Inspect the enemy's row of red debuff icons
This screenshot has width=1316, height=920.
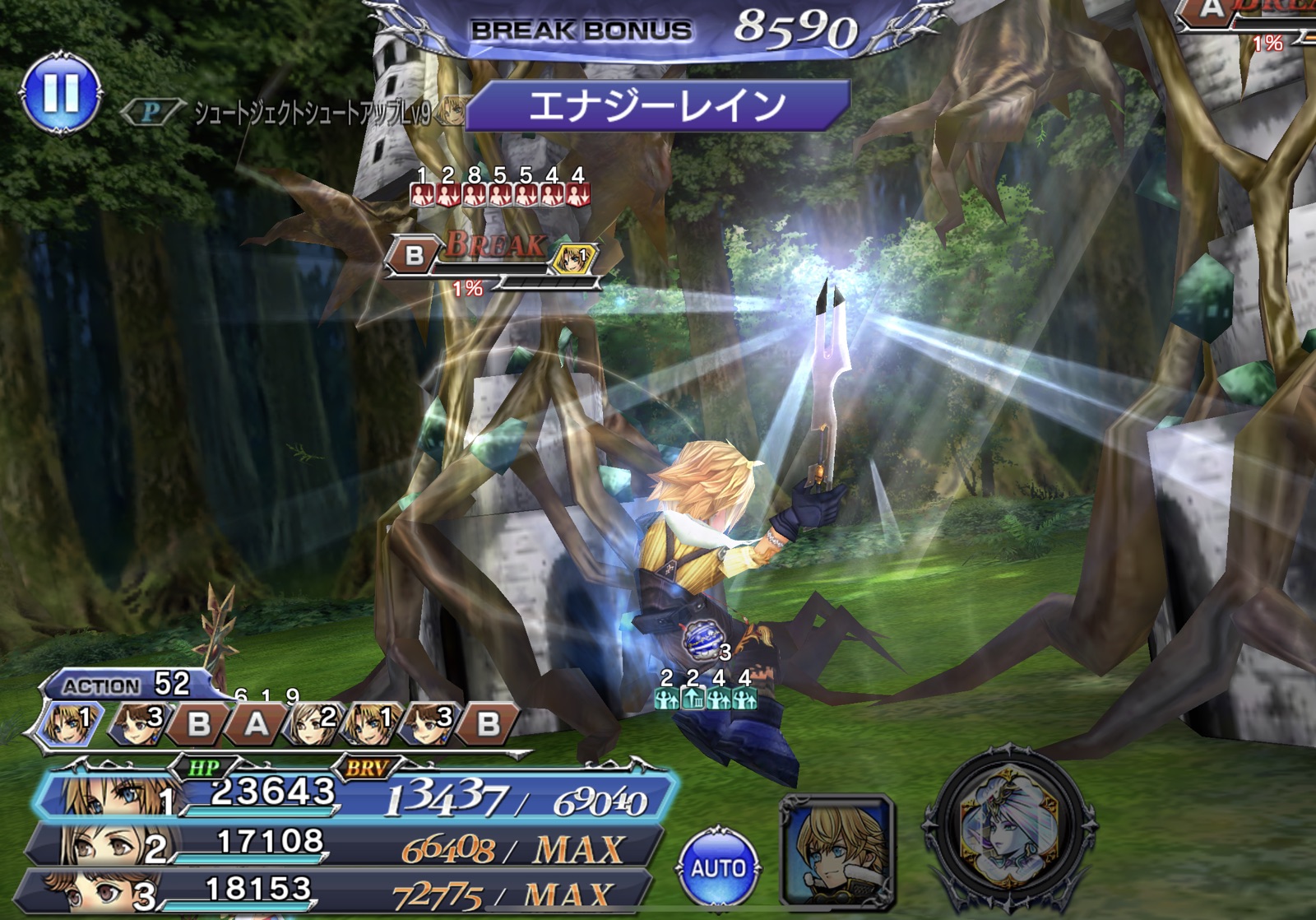(x=500, y=194)
